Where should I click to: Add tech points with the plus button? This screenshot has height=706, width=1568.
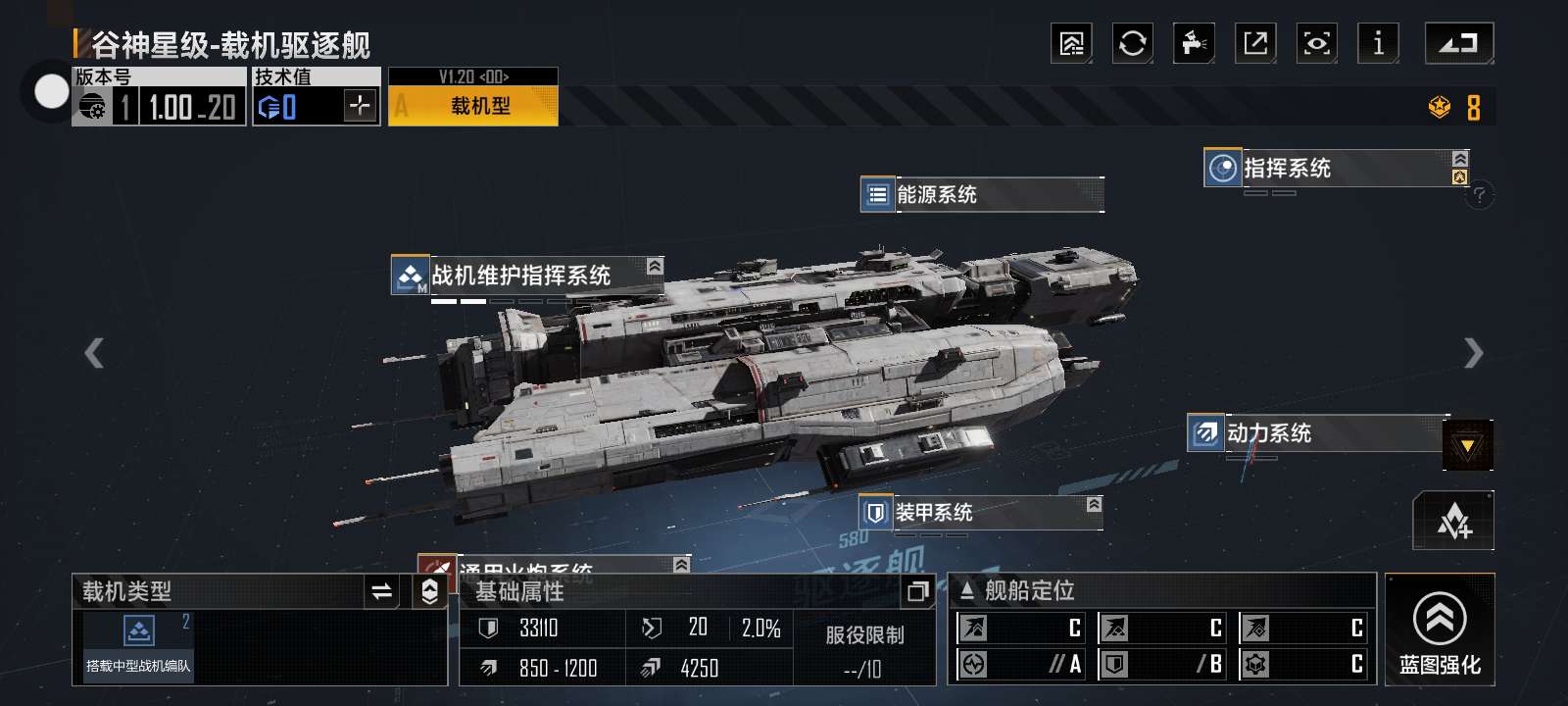click(361, 105)
